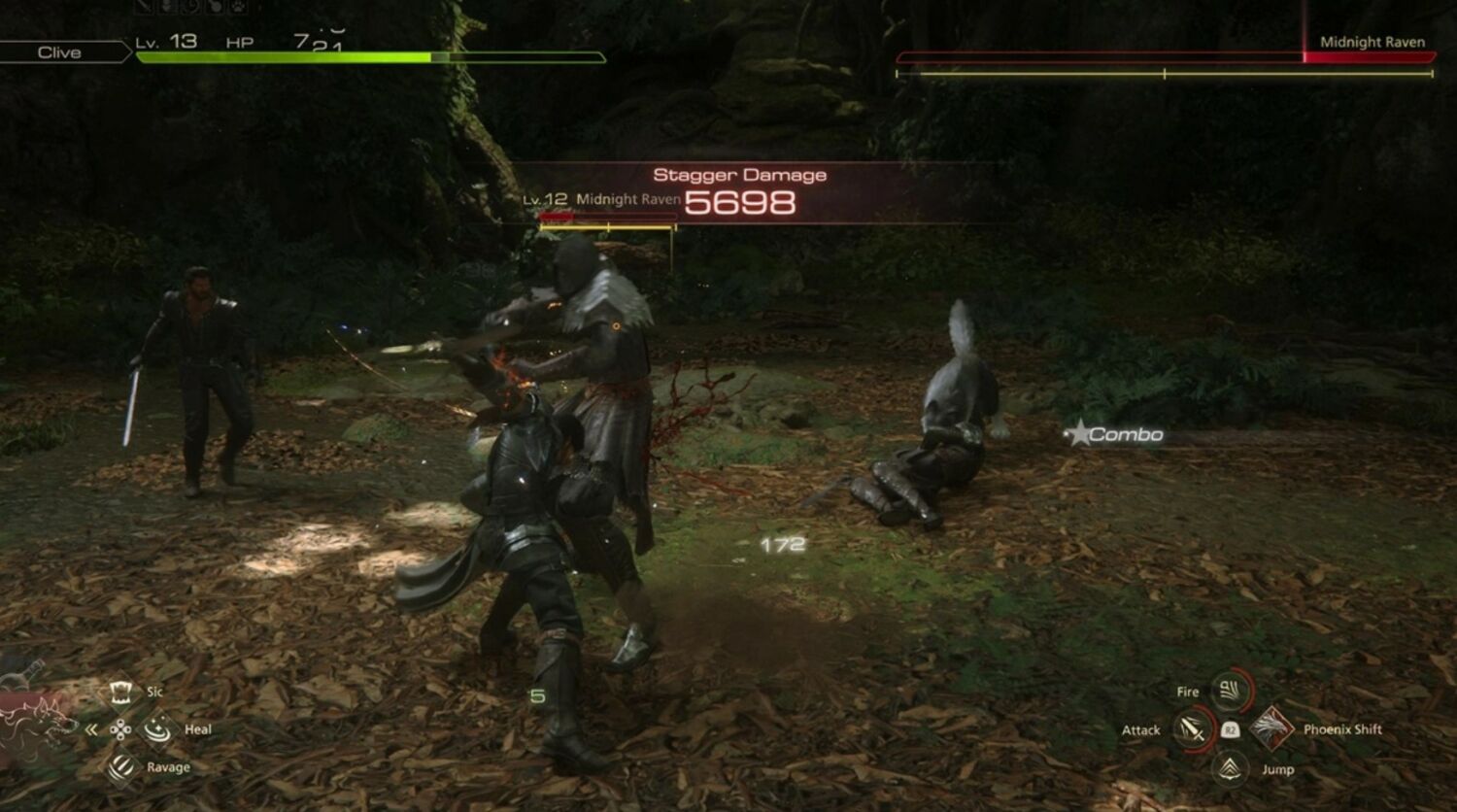Select the Heal command icon
Image resolution: width=1457 pixels, height=812 pixels.
pos(157,728)
